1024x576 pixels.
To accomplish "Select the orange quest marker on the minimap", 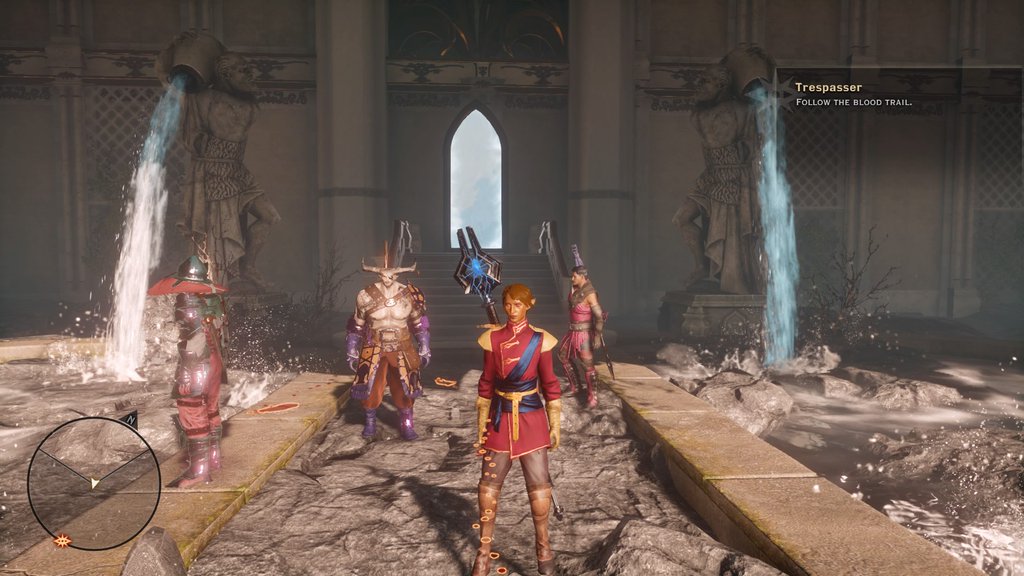I will click(62, 541).
